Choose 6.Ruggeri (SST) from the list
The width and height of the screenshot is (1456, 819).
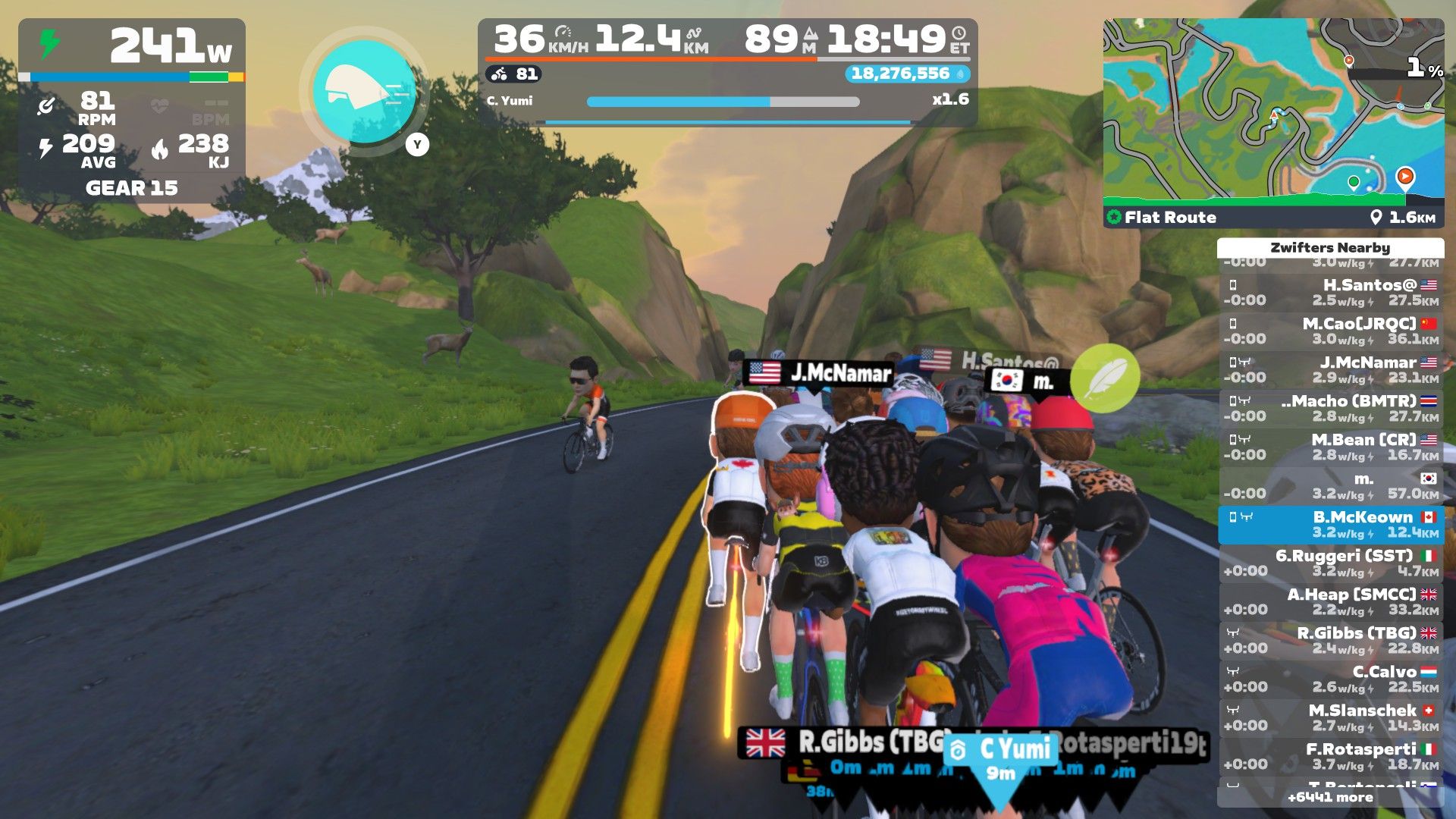pyautogui.click(x=1331, y=563)
